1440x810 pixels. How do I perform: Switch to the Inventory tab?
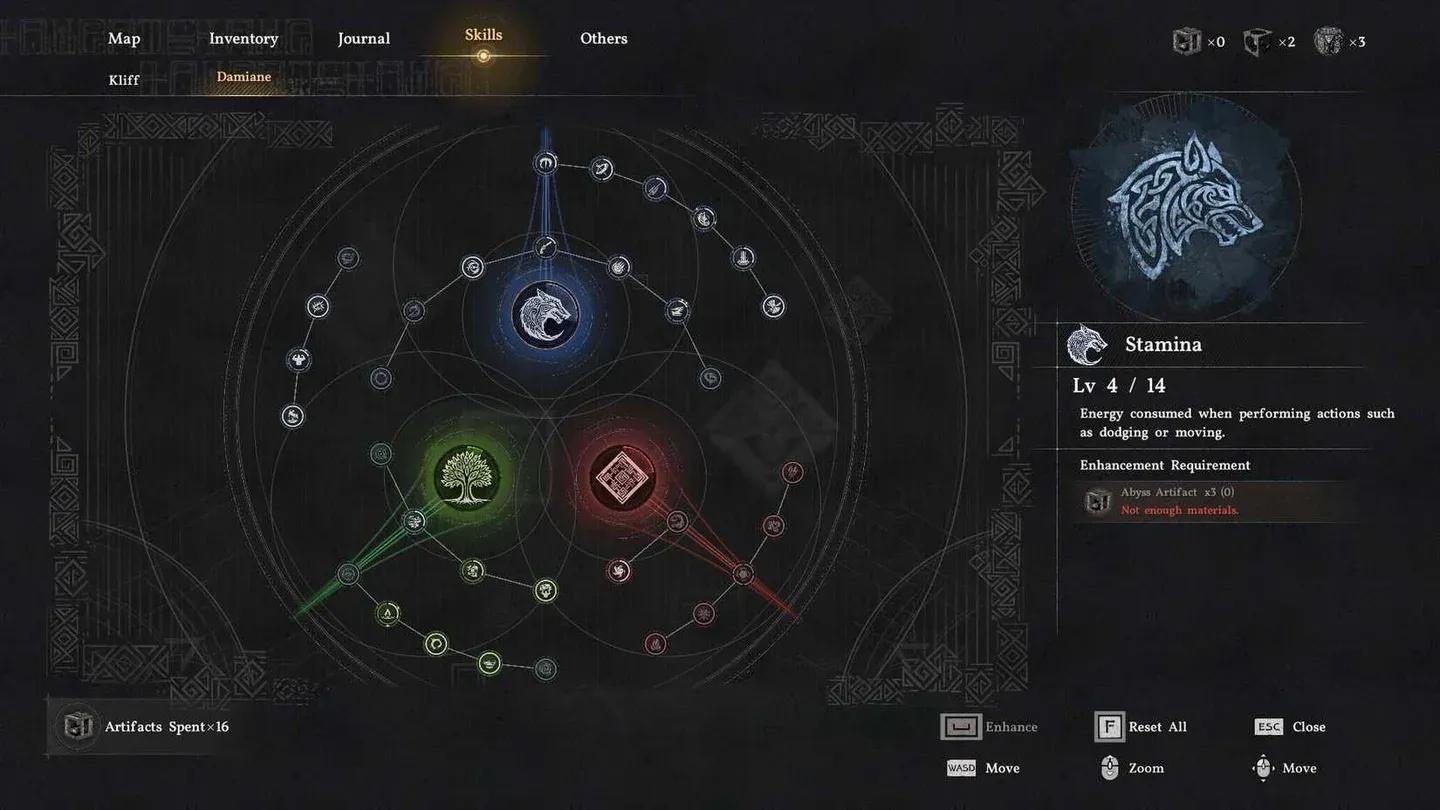pyautogui.click(x=243, y=38)
